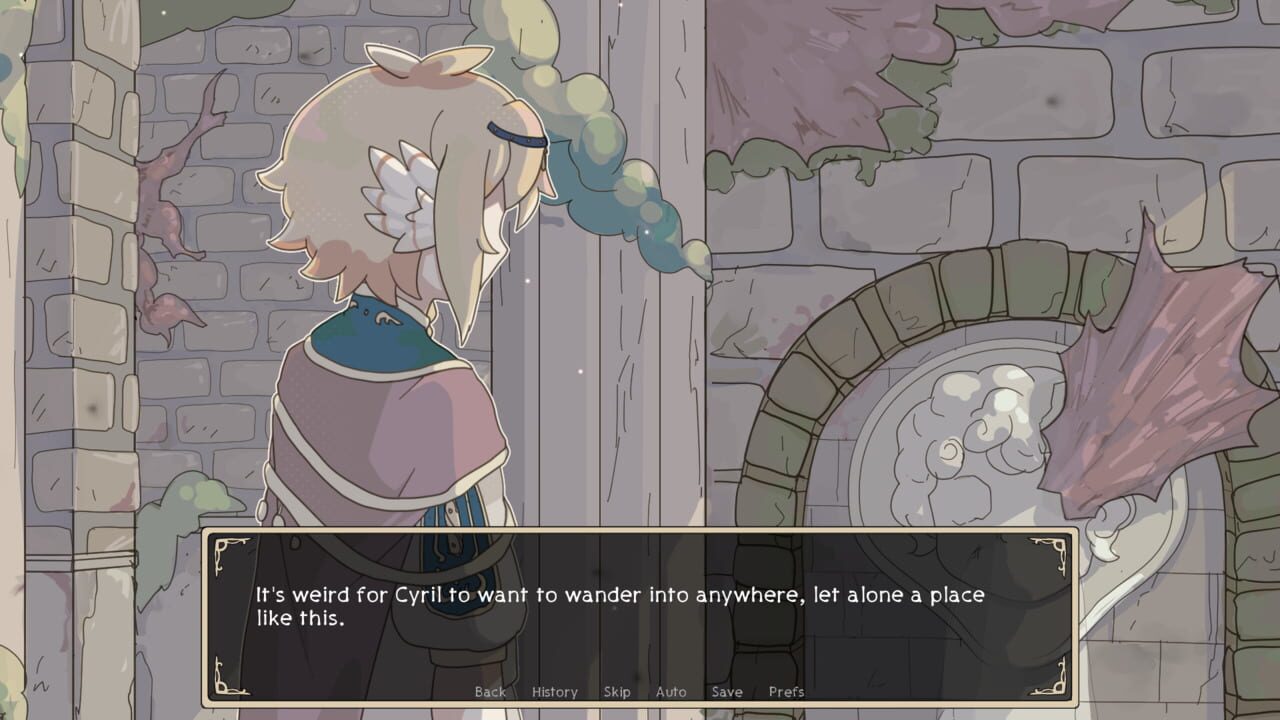This screenshot has height=720, width=1280.
Task: Open the History log
Action: 554,691
